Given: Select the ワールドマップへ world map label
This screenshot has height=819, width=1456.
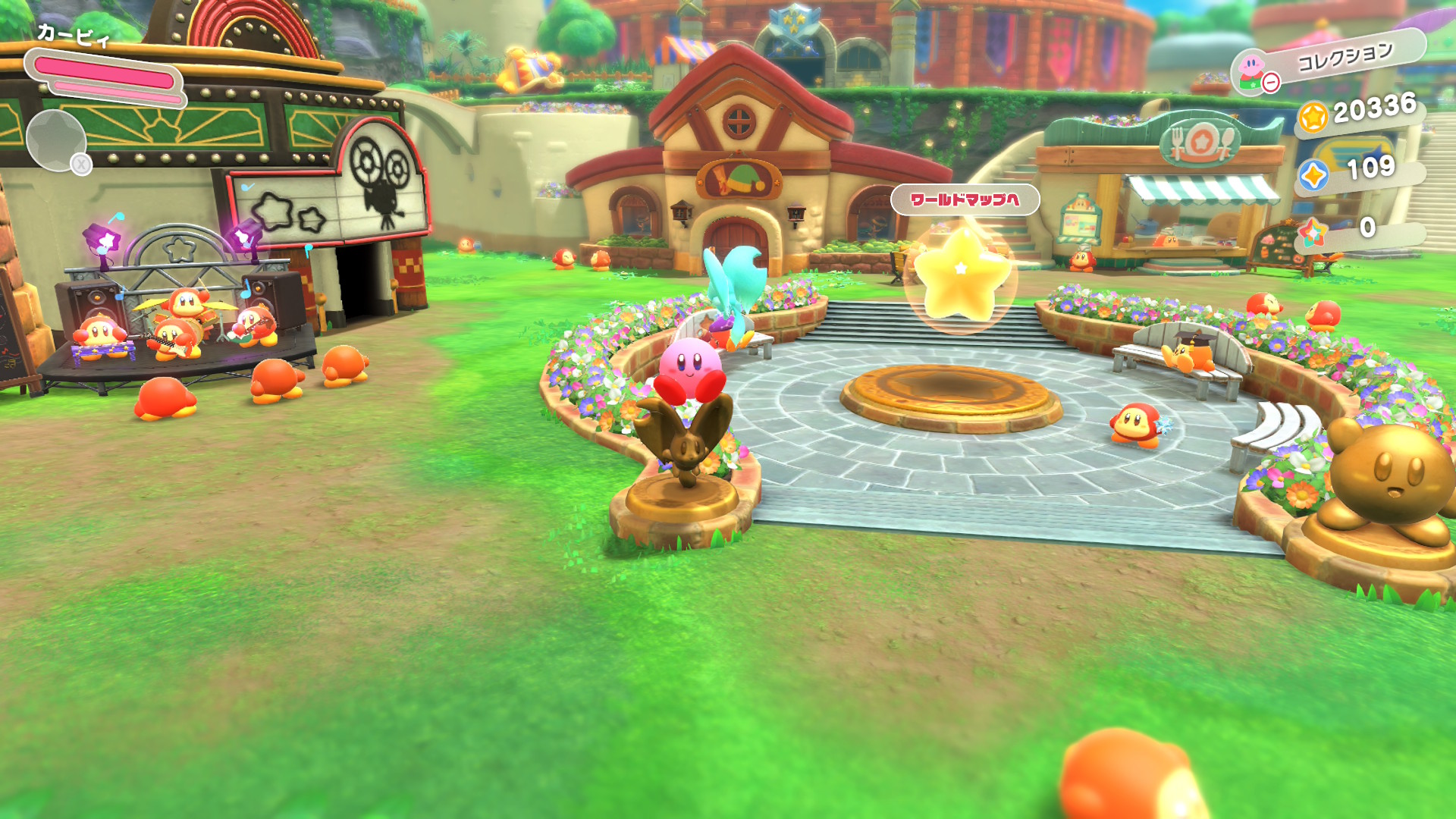Looking at the screenshot, I should [x=964, y=199].
